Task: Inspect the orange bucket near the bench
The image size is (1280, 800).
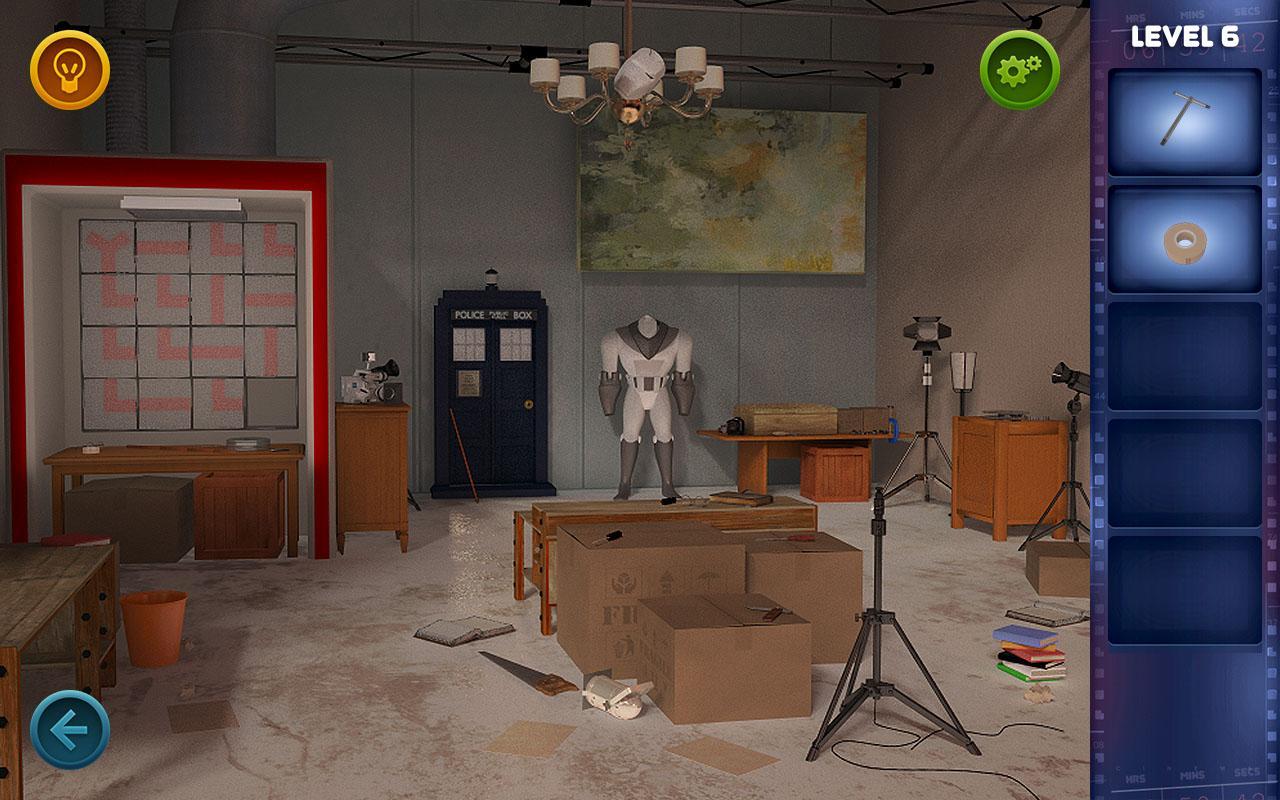Action: (155, 630)
